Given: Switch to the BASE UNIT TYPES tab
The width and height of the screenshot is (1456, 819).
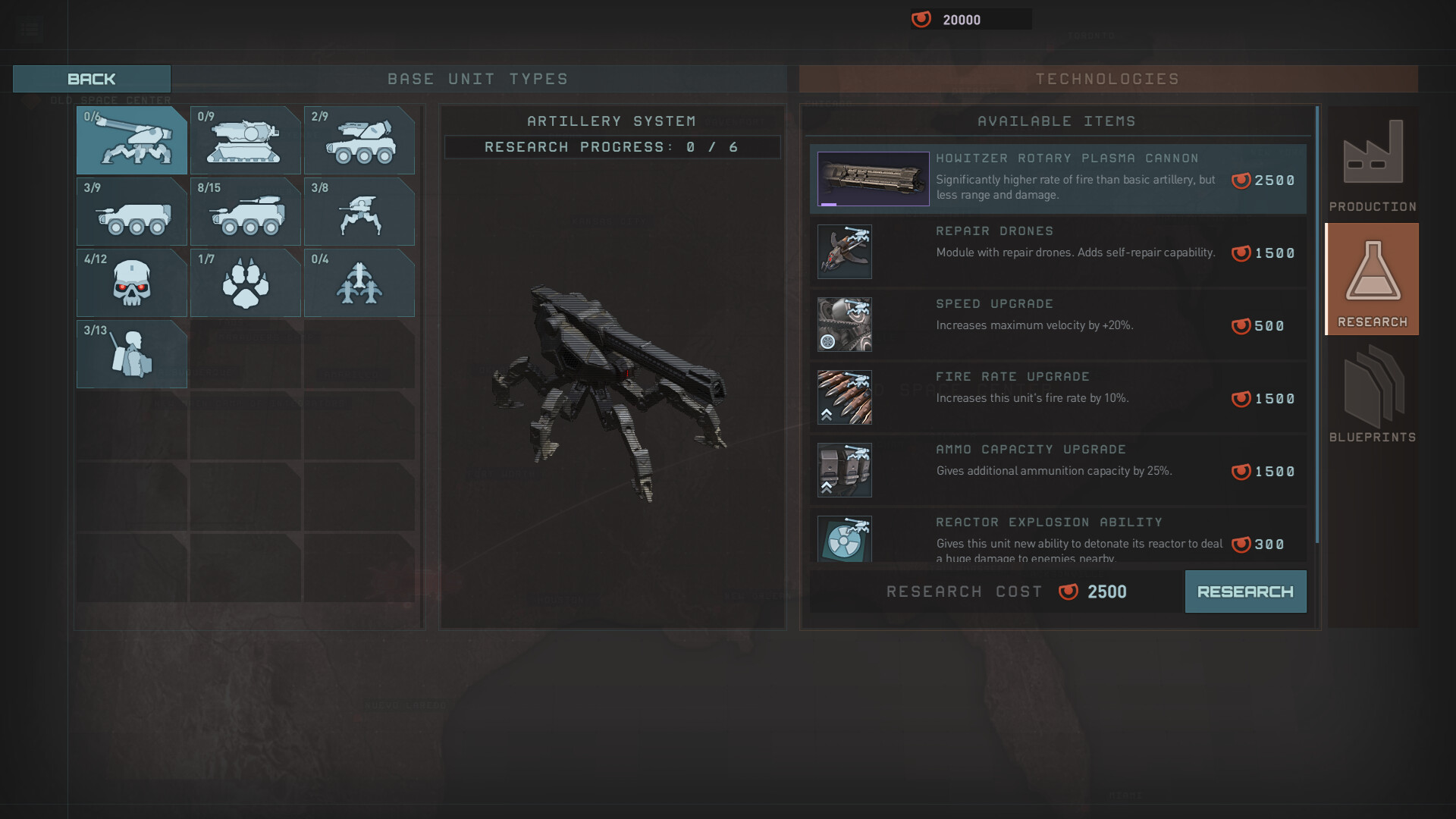Looking at the screenshot, I should tap(478, 78).
